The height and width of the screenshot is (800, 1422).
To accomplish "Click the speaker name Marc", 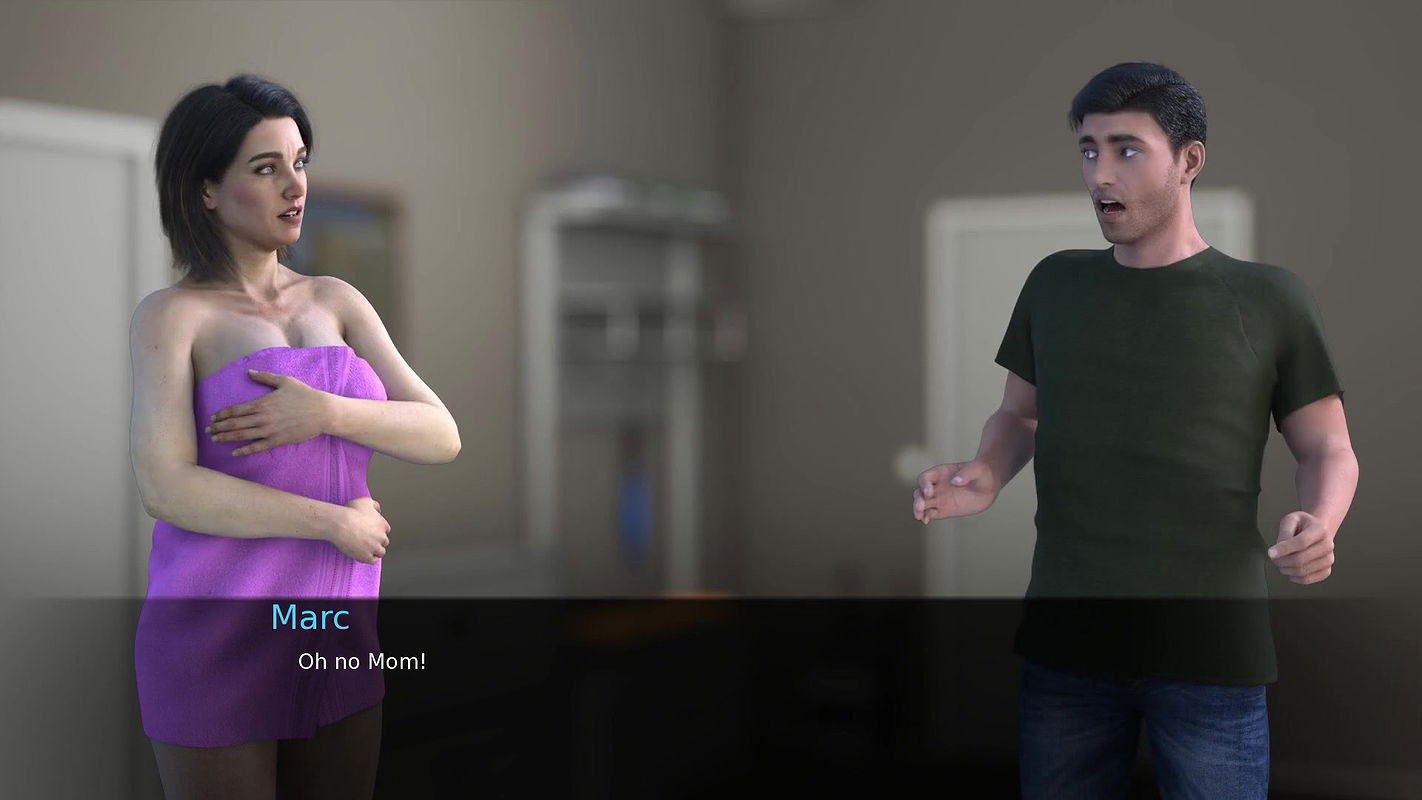I will click(310, 618).
